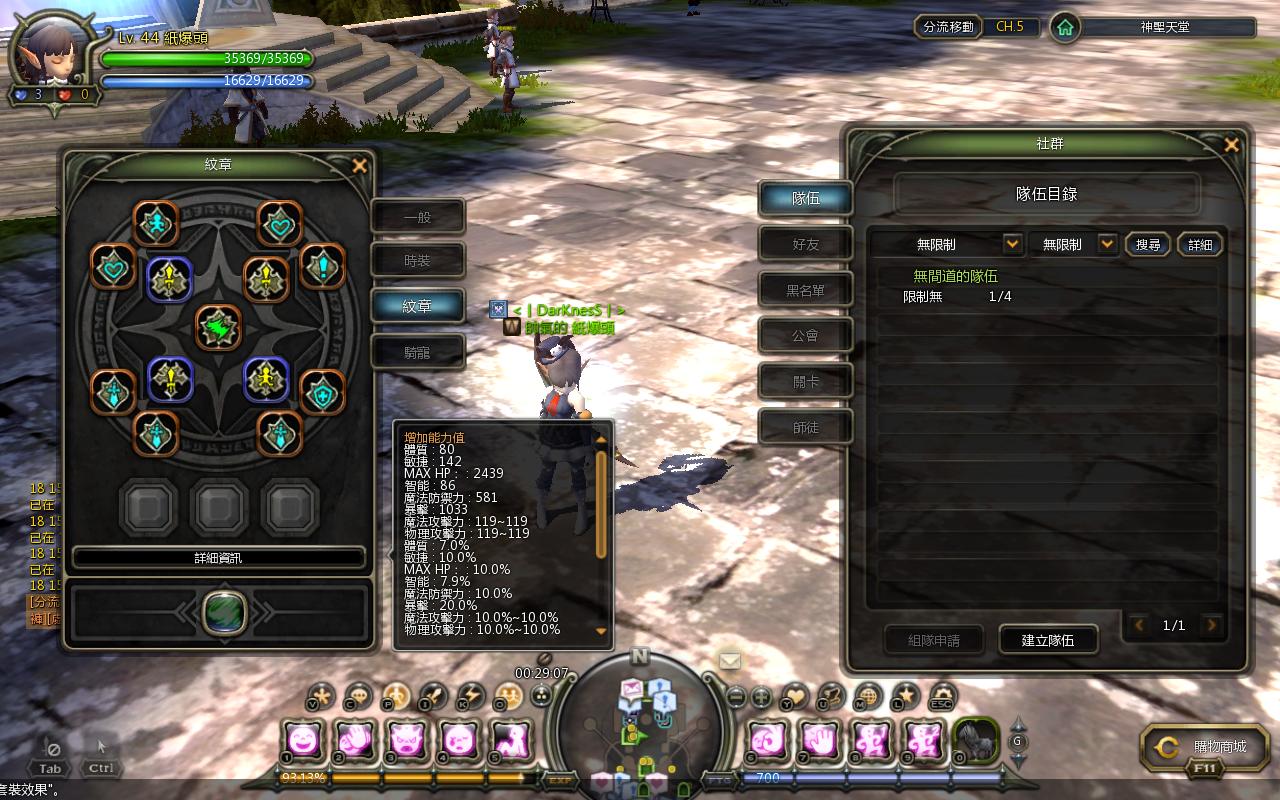Viewport: 1280px width, 800px height.
Task: Open the 師徒 mentor tab
Action: 805,427
